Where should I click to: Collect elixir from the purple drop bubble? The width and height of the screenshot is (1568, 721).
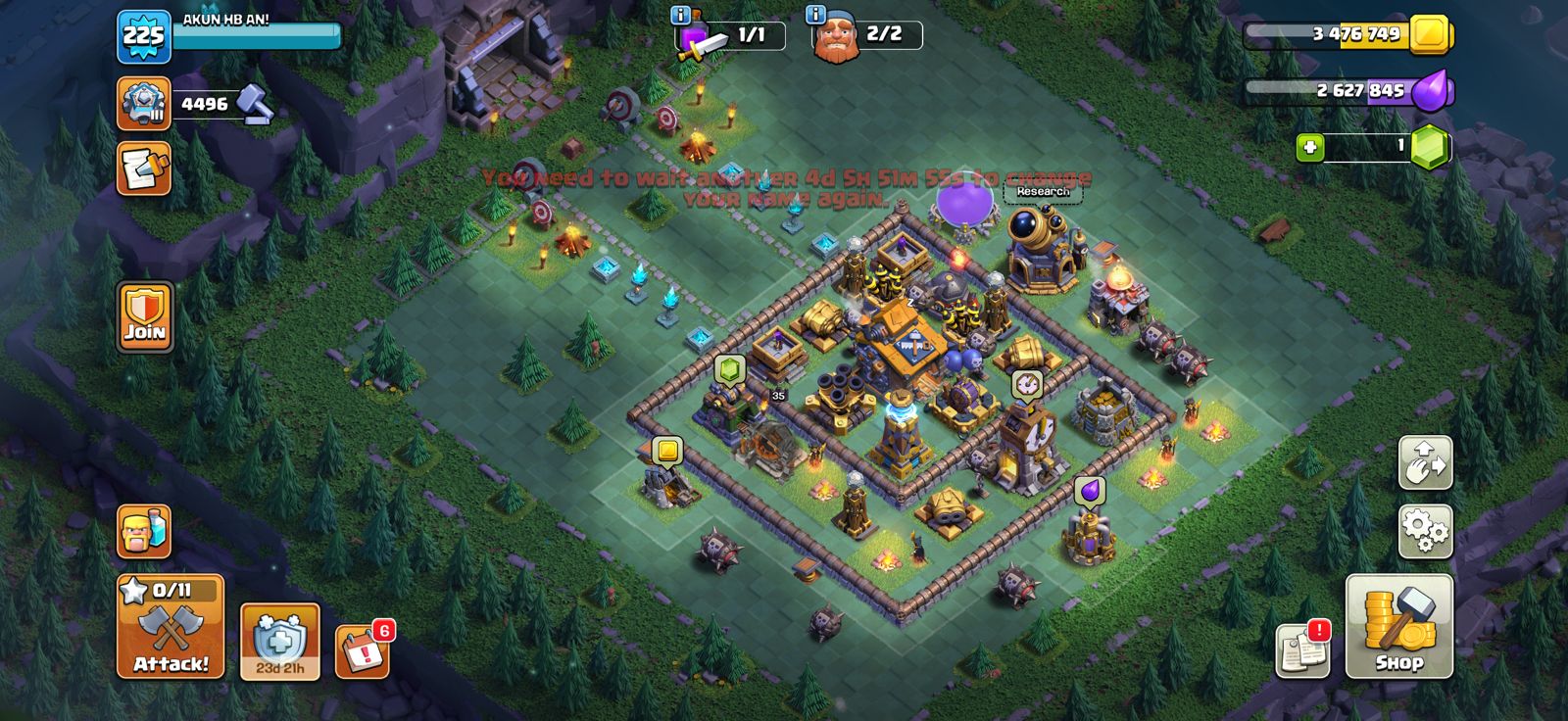1089,489
